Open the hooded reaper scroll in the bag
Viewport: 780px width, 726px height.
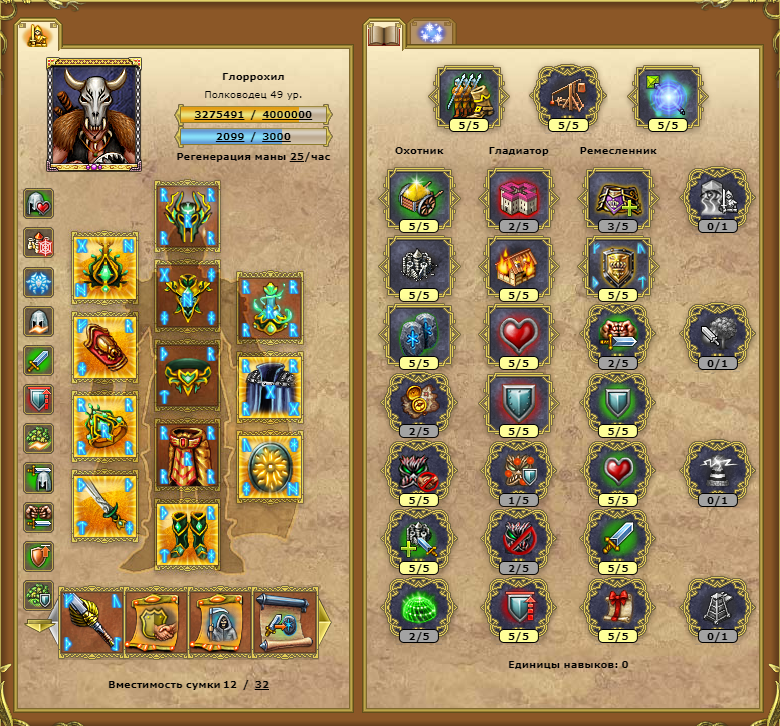coord(218,621)
